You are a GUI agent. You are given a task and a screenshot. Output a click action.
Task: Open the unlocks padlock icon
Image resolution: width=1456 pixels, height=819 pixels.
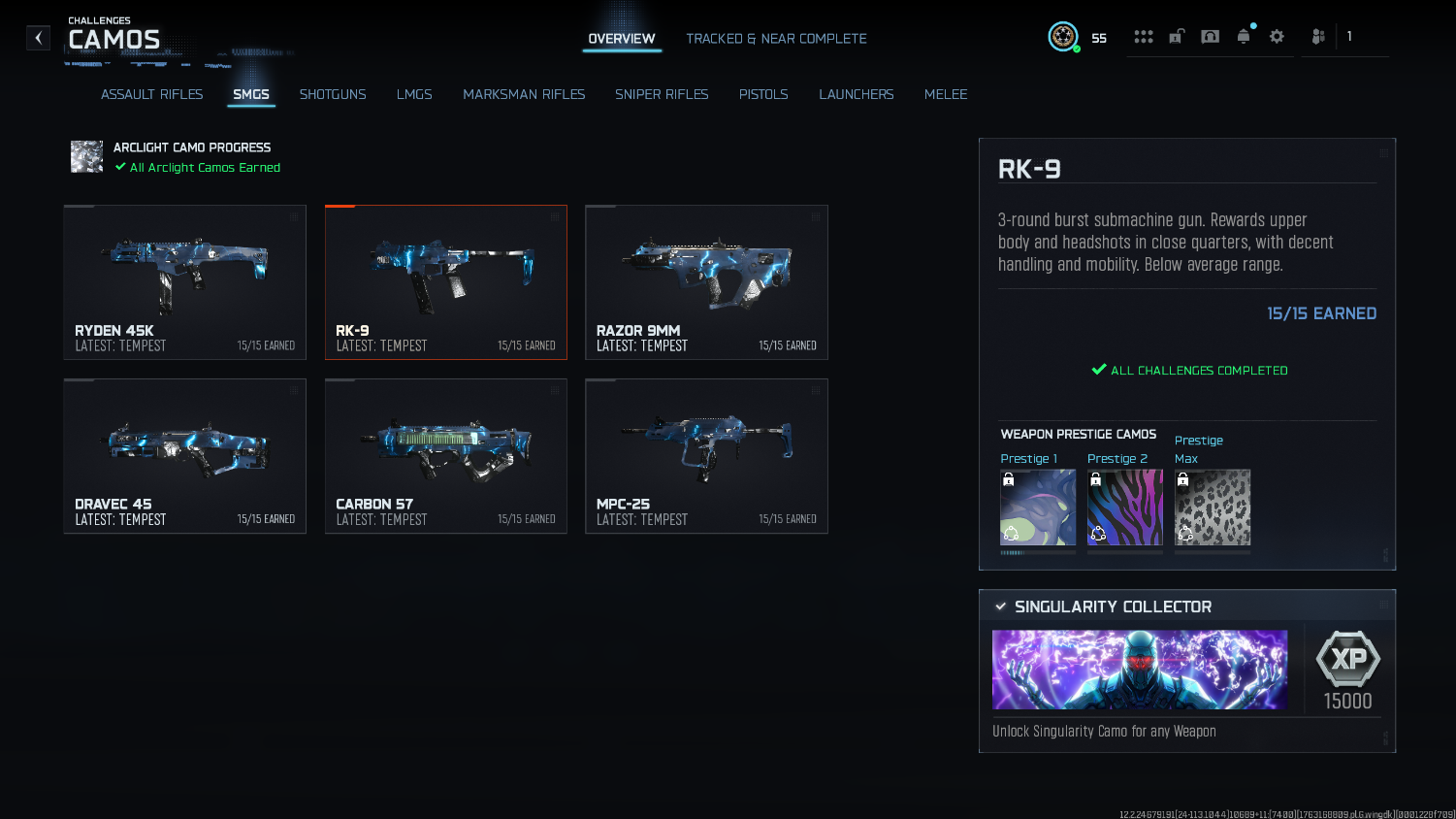coord(1176,36)
